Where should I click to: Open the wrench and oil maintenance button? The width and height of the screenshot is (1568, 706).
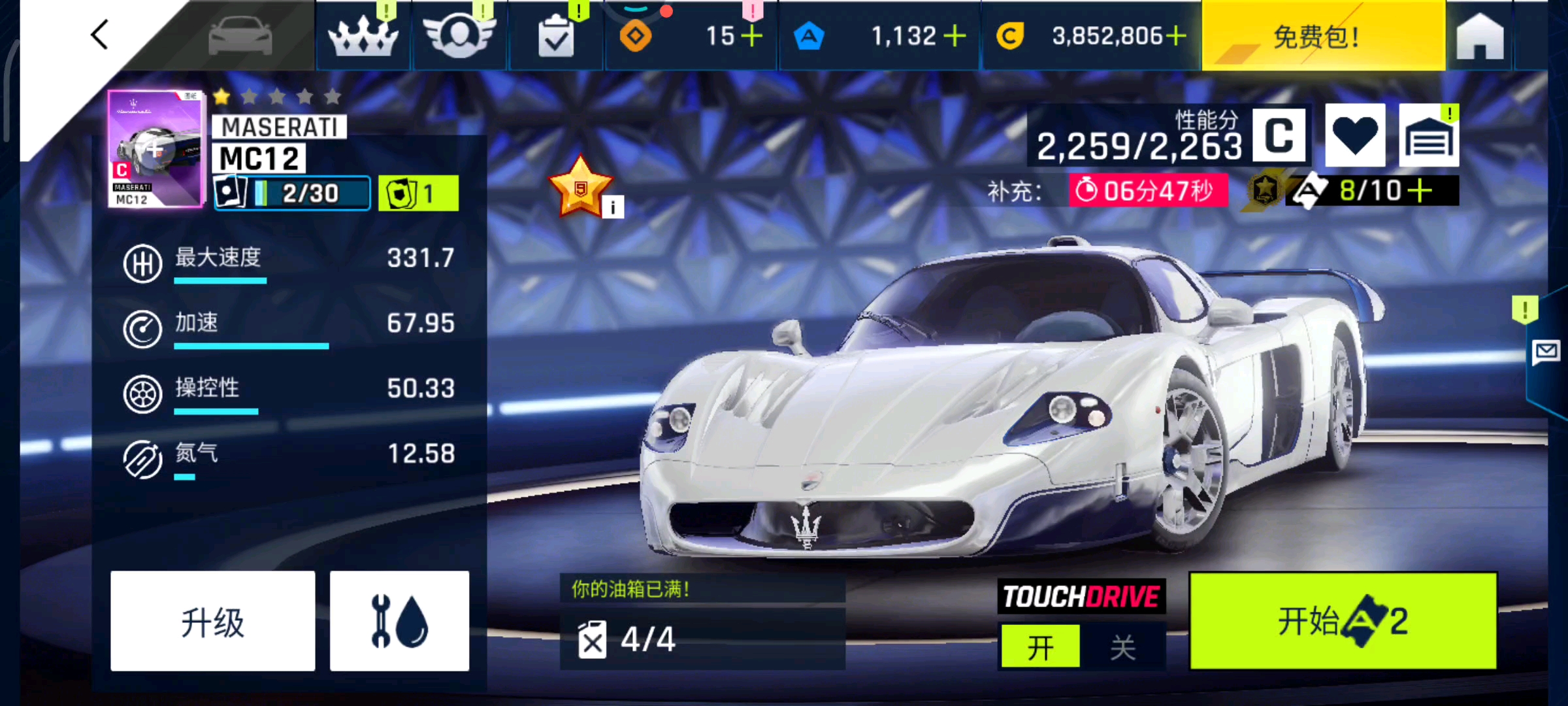point(399,621)
